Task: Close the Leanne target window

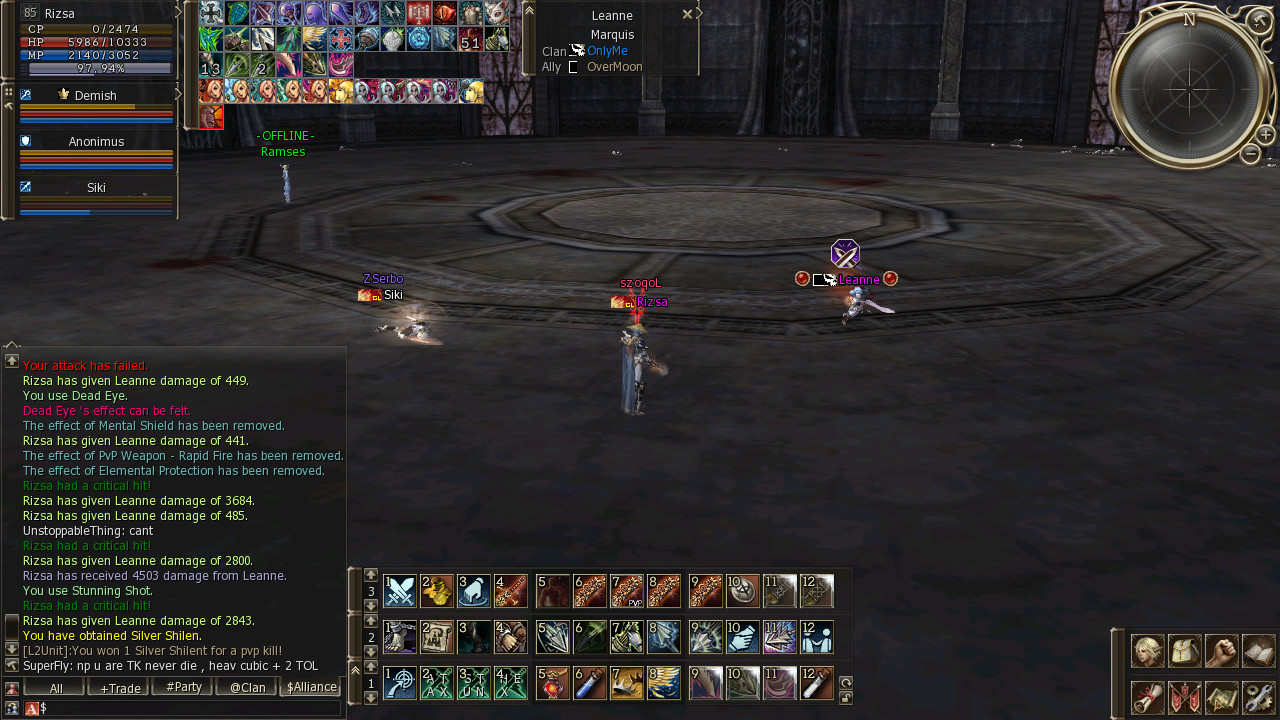Action: pyautogui.click(x=687, y=15)
